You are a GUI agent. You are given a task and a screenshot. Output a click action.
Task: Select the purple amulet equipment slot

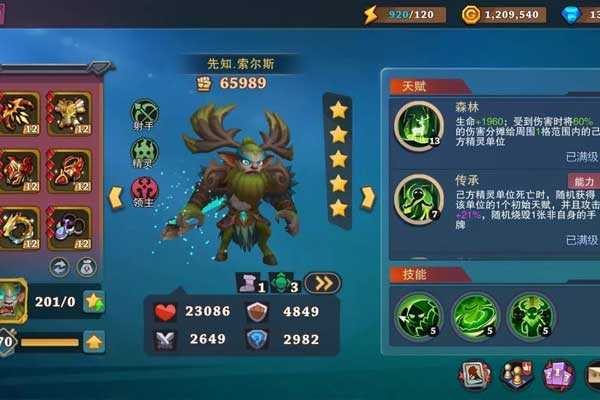[x=69, y=229]
